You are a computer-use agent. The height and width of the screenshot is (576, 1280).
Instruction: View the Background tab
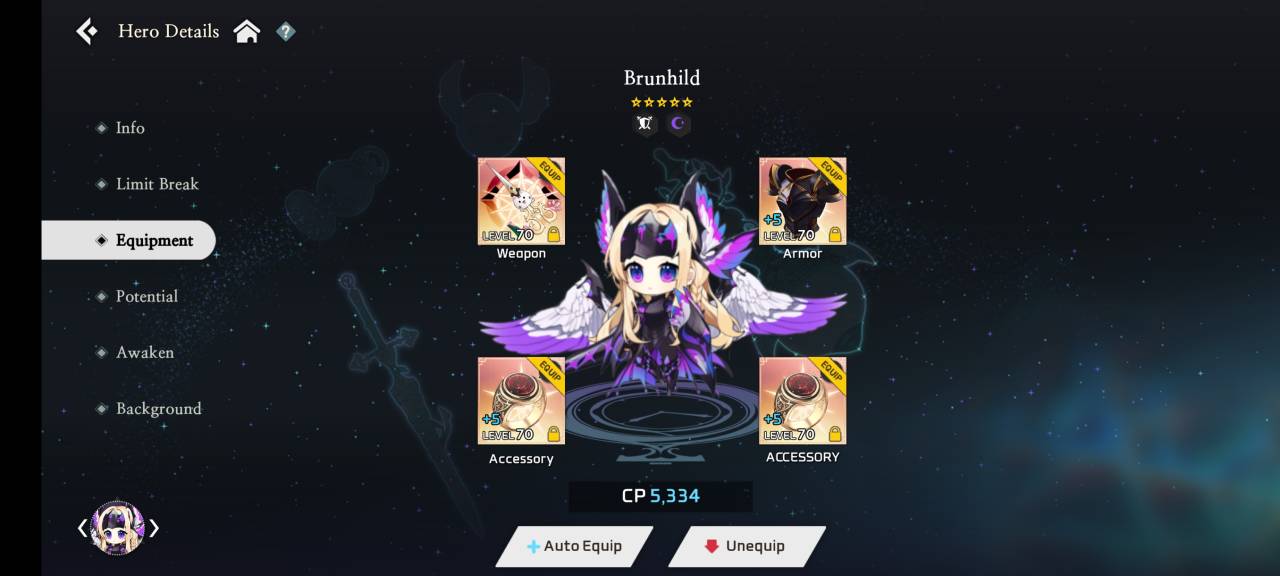tap(158, 408)
